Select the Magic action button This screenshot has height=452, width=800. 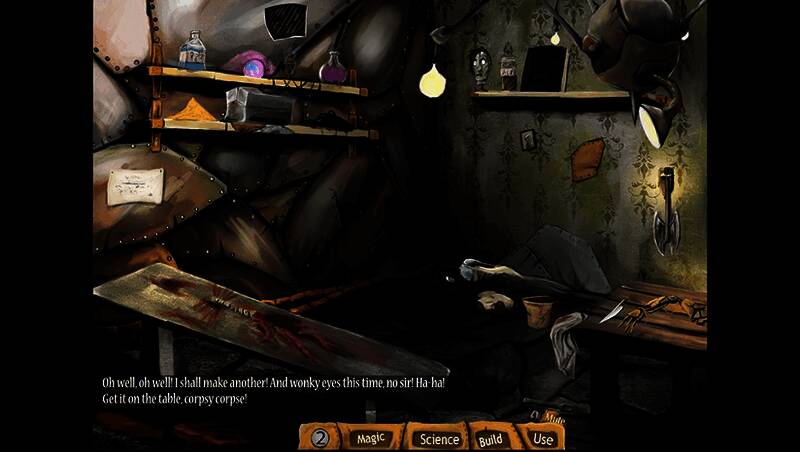coord(371,438)
